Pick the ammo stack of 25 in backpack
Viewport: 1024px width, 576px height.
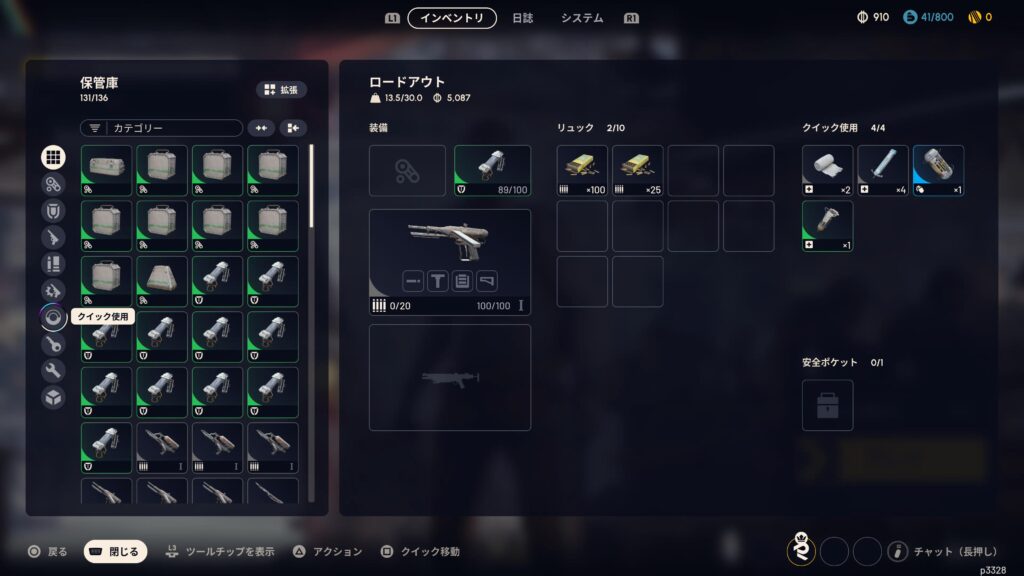(x=637, y=171)
